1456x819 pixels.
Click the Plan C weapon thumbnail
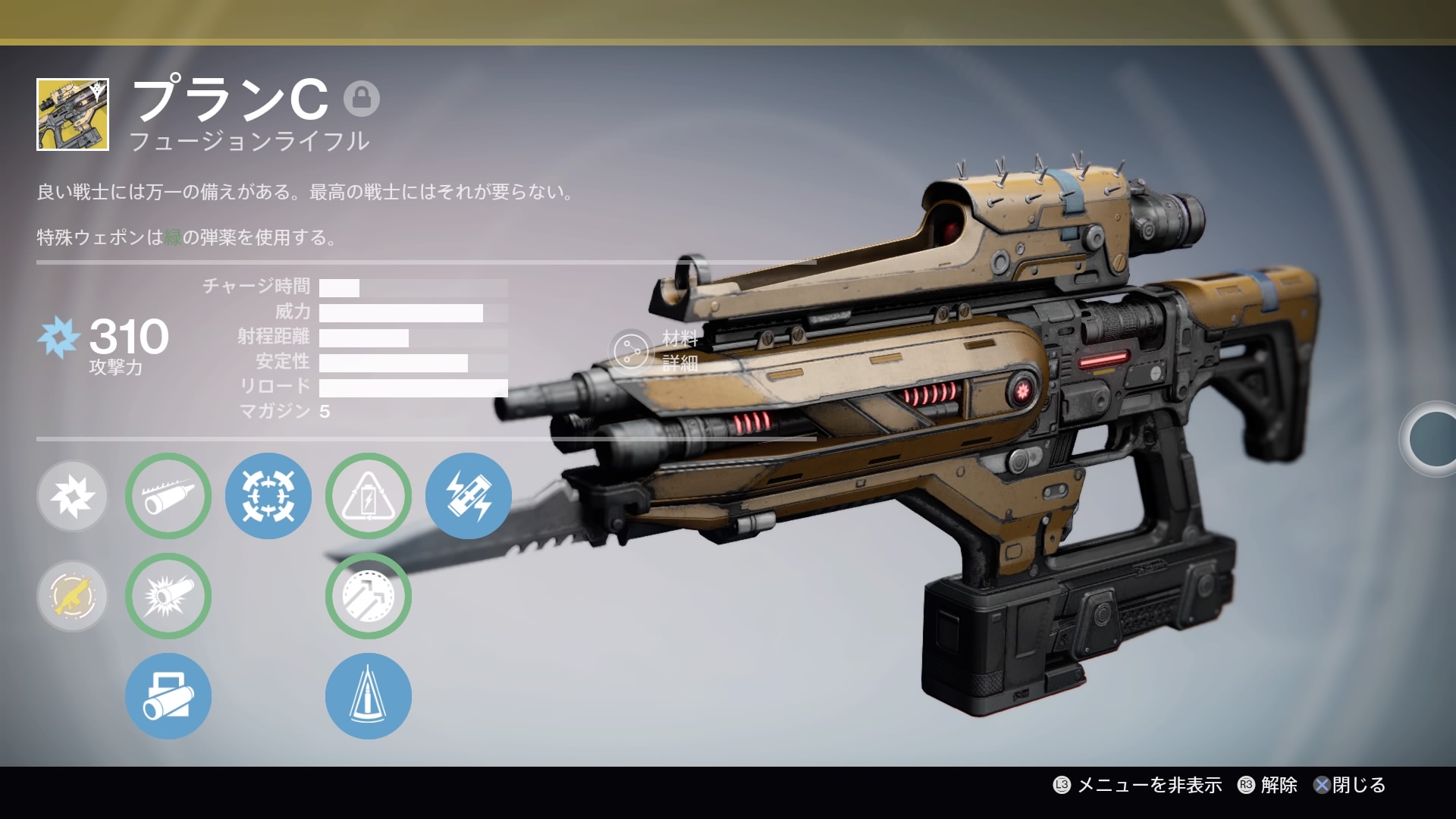(73, 115)
